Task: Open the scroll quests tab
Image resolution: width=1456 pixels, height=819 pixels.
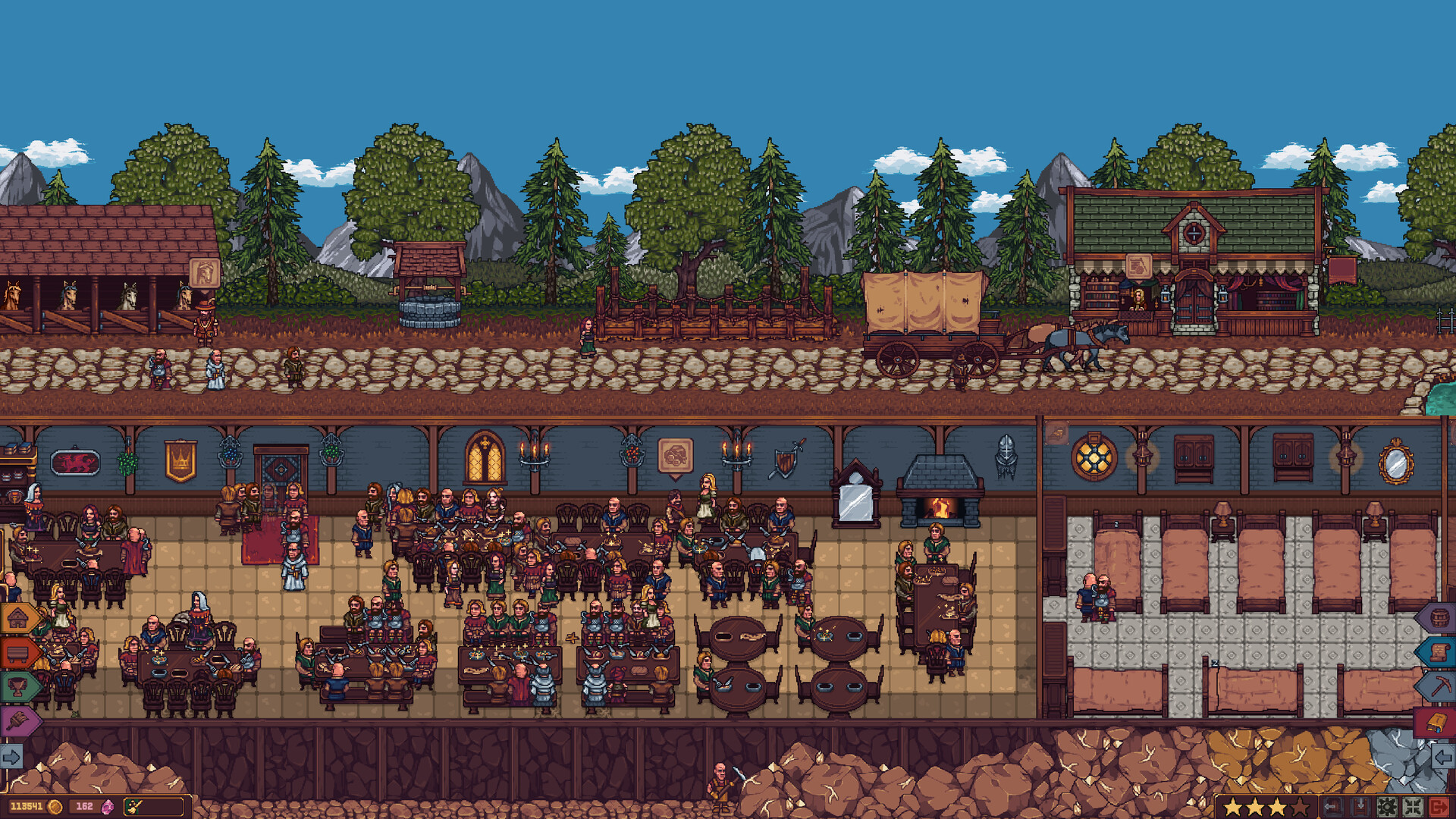Action: pyautogui.click(x=1438, y=652)
